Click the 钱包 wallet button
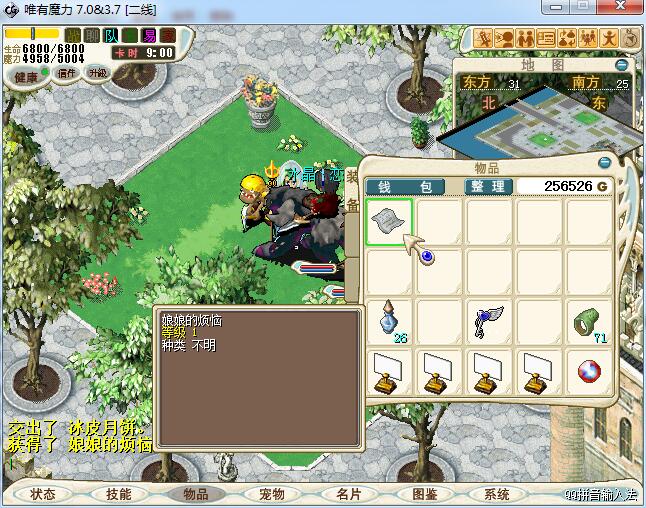The height and width of the screenshot is (508, 646). tap(405, 187)
